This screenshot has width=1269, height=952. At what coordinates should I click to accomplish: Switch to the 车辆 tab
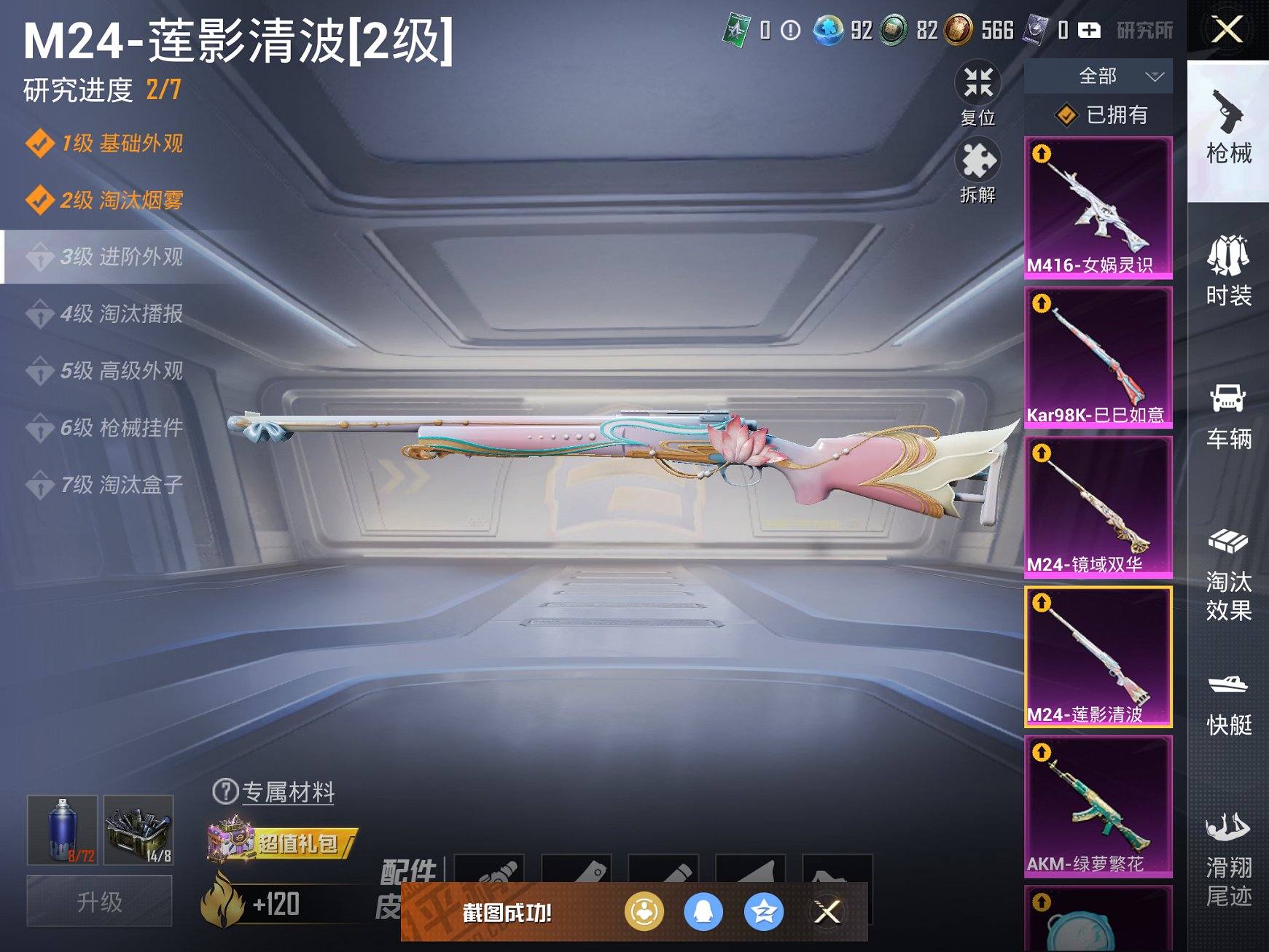tap(1230, 412)
